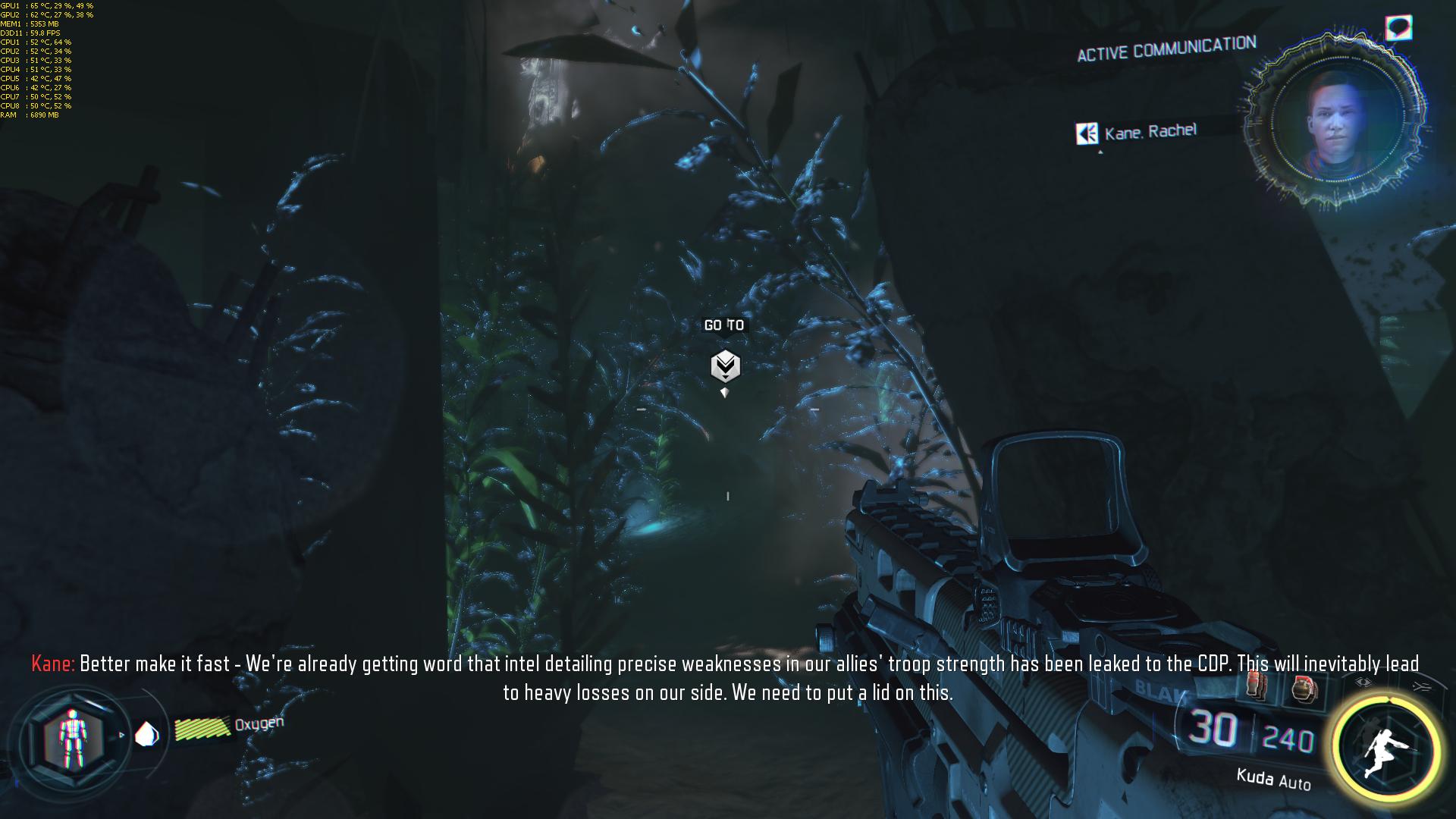Click the speaker icon beside Kane, Rachel
The width and height of the screenshot is (1456, 819).
click(1087, 133)
